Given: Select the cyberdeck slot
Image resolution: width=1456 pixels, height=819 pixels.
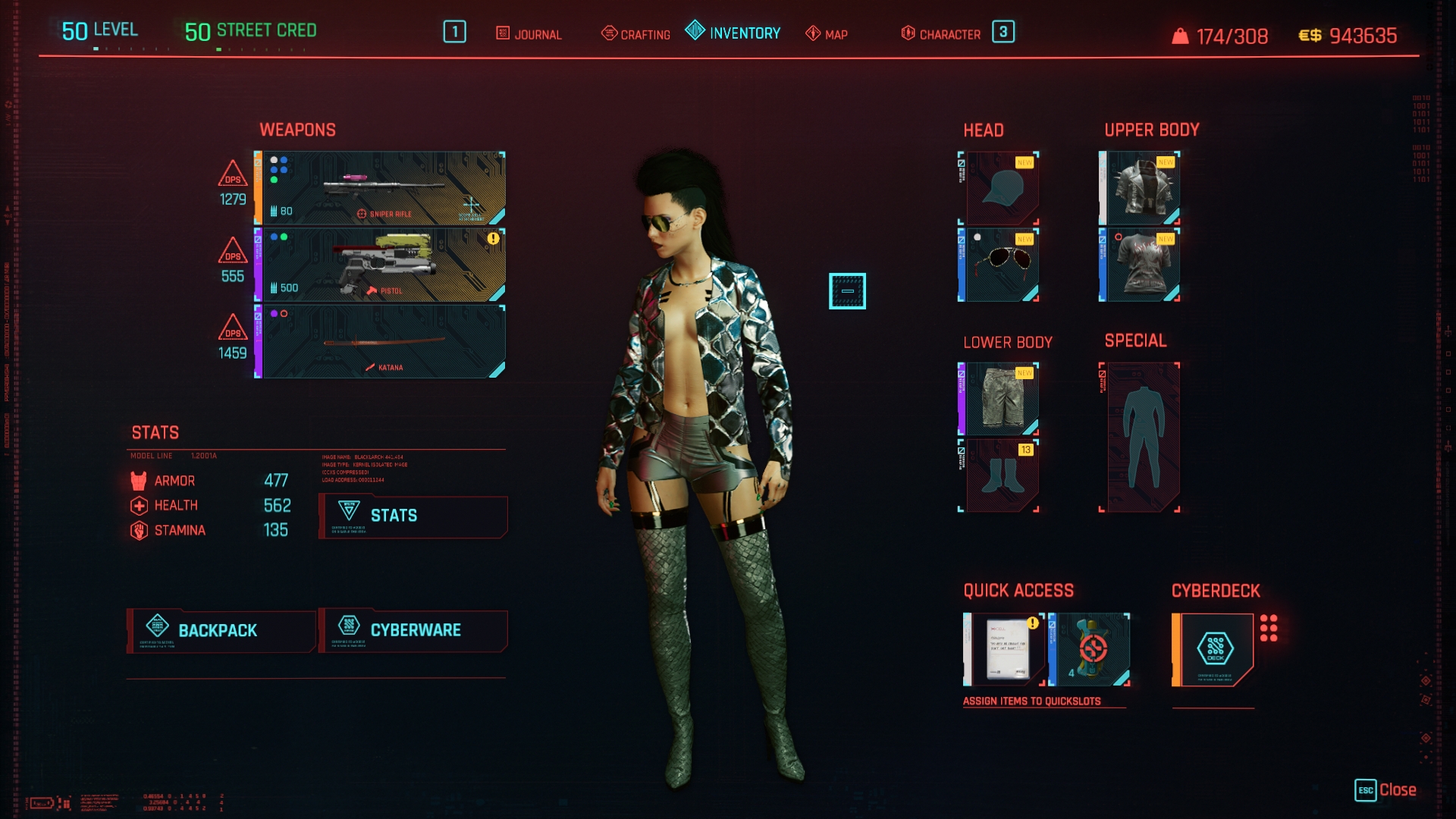Looking at the screenshot, I should pyautogui.click(x=1213, y=649).
